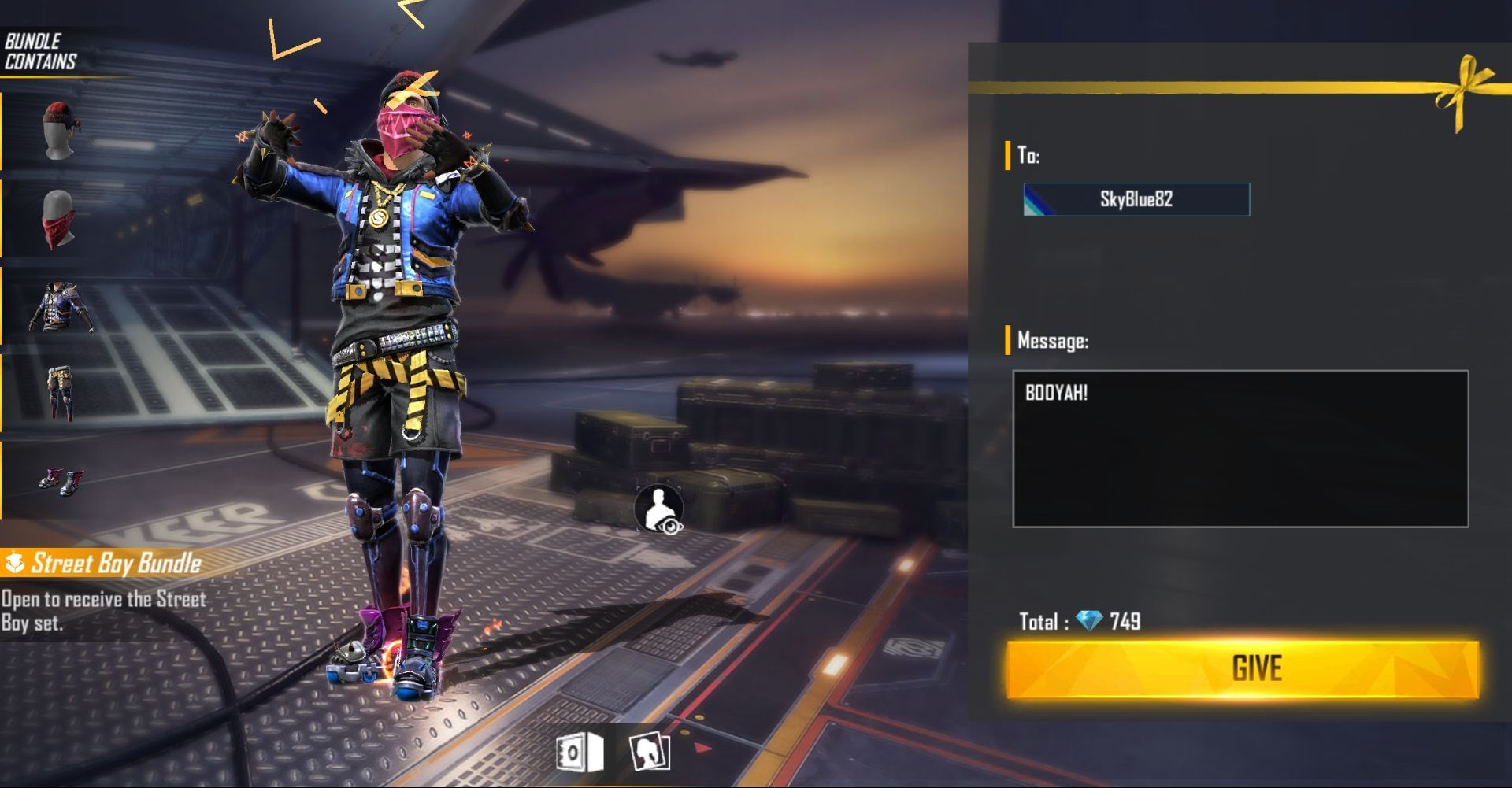Choose the blue jacket bundle item
The height and width of the screenshot is (788, 1512).
tap(60, 307)
